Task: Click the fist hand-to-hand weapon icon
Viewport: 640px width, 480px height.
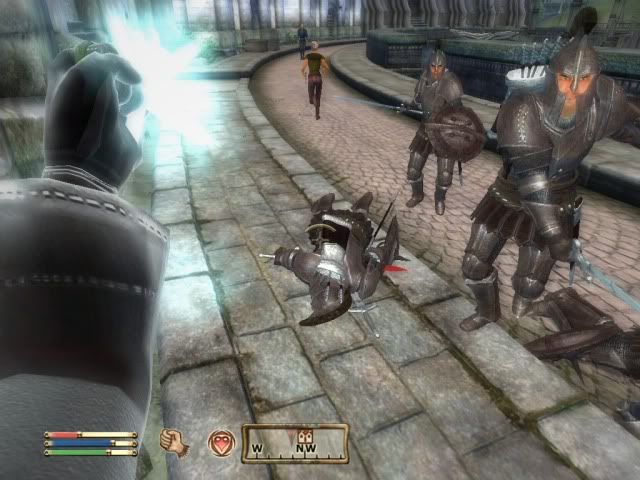Action: pos(174,441)
